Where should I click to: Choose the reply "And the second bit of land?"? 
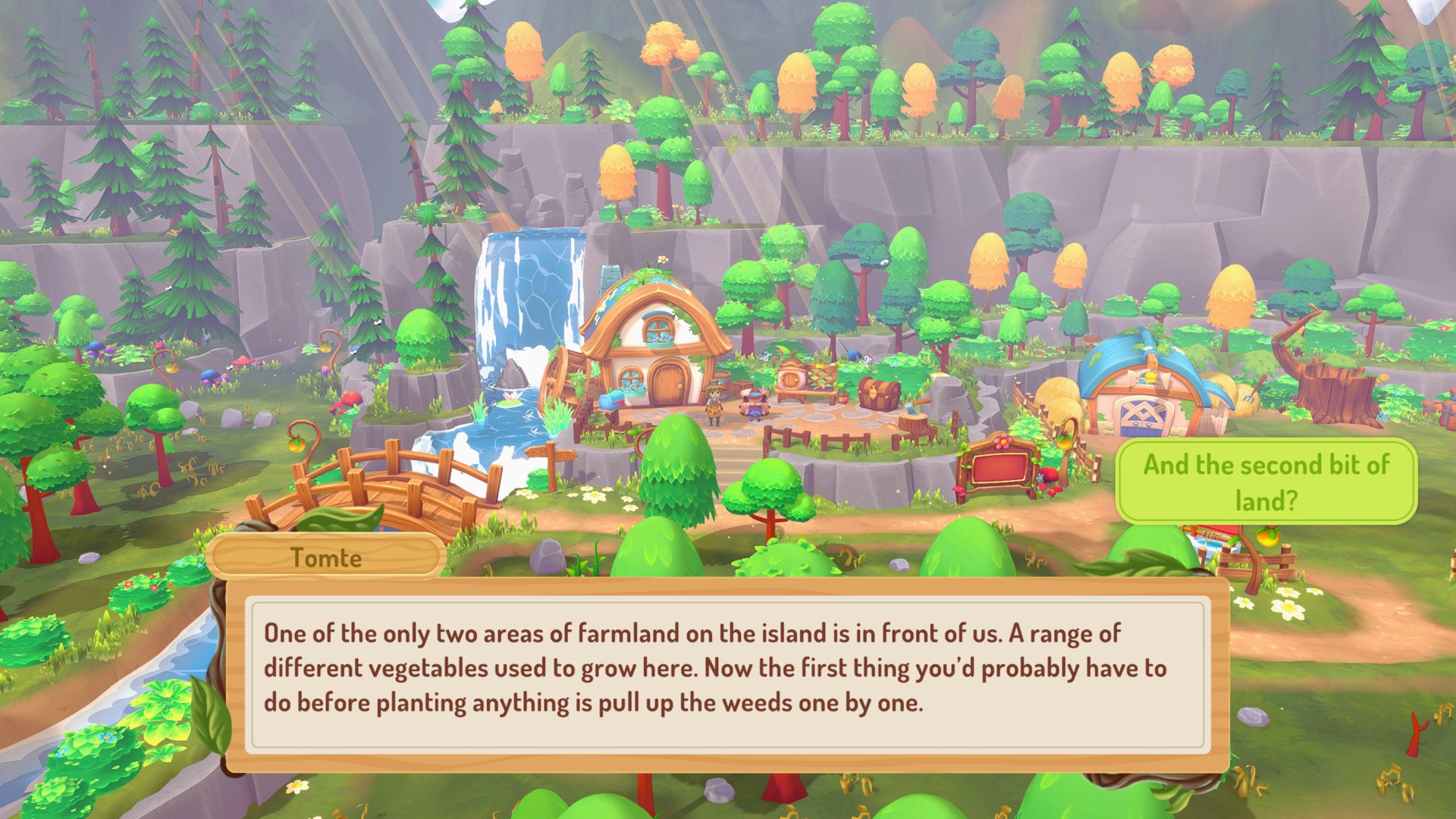pos(1266,482)
